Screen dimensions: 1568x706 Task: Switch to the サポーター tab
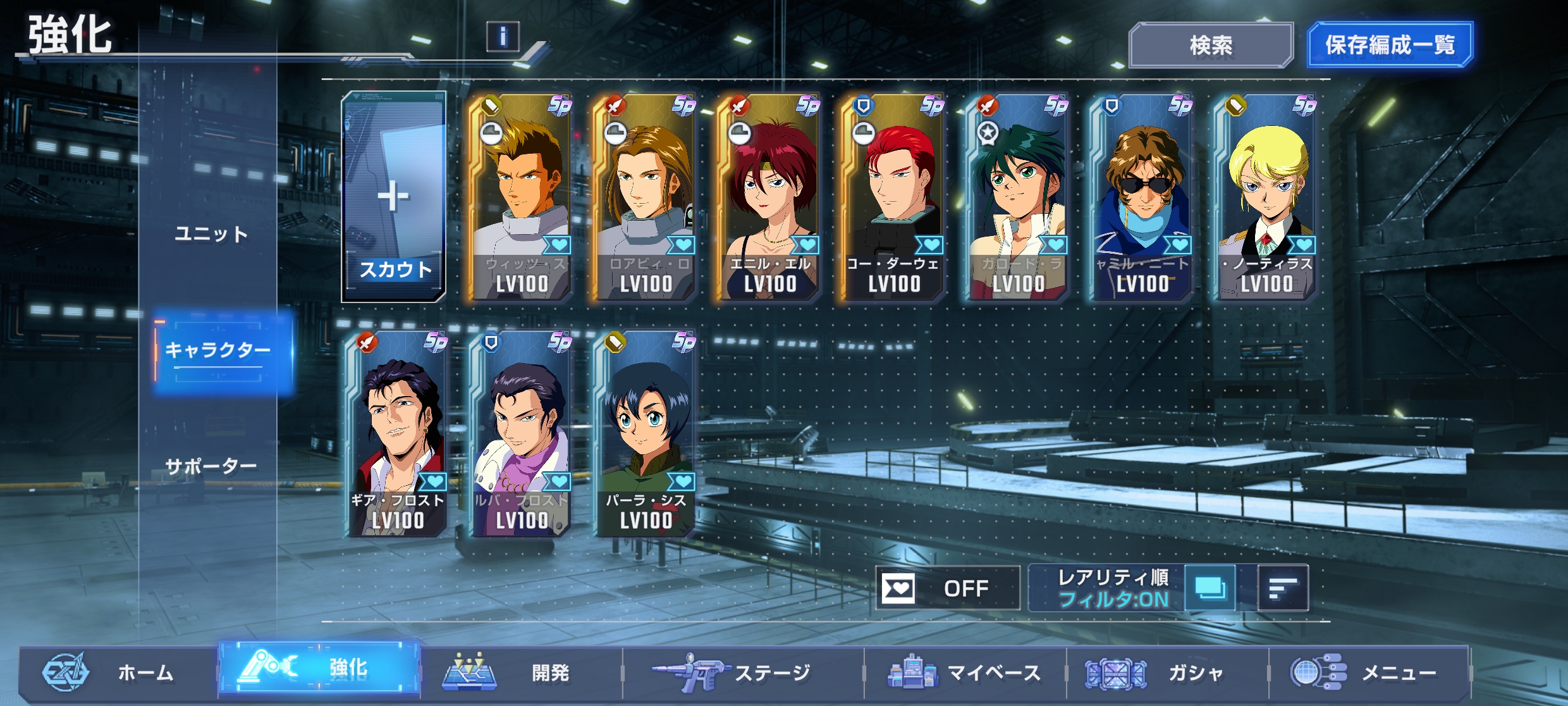(211, 467)
